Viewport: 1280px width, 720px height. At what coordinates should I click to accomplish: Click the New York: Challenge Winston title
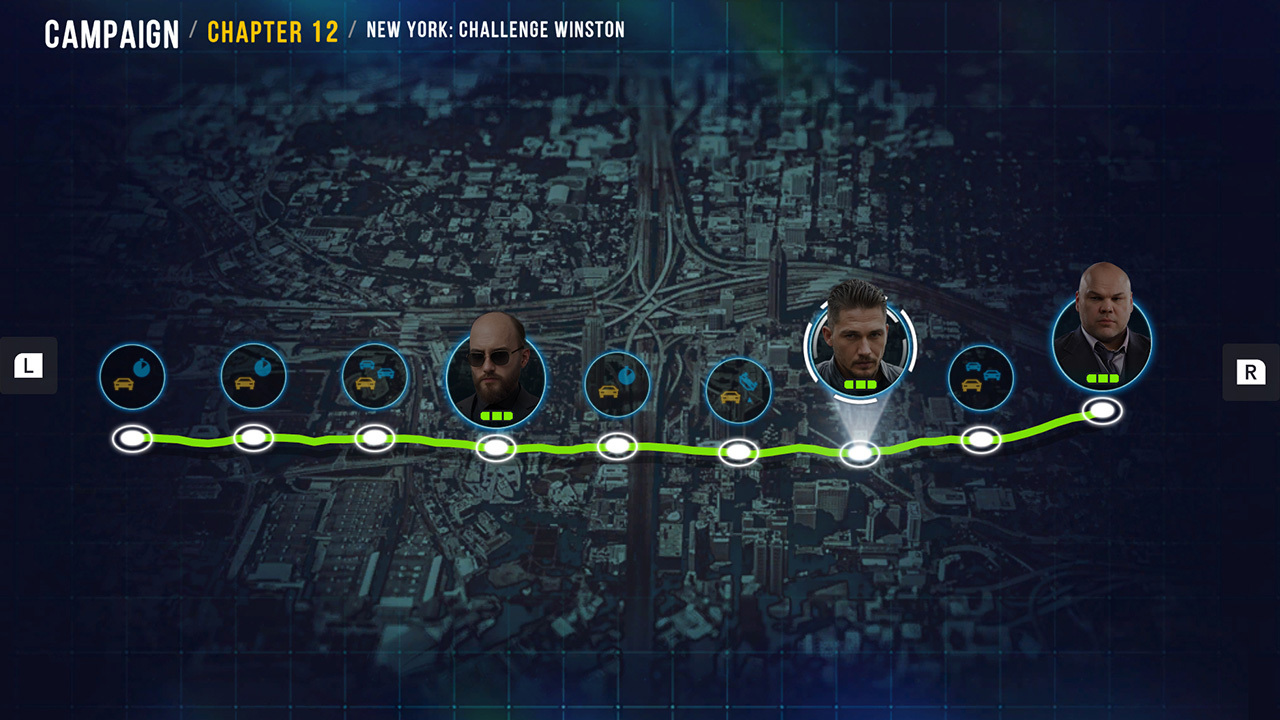496,30
